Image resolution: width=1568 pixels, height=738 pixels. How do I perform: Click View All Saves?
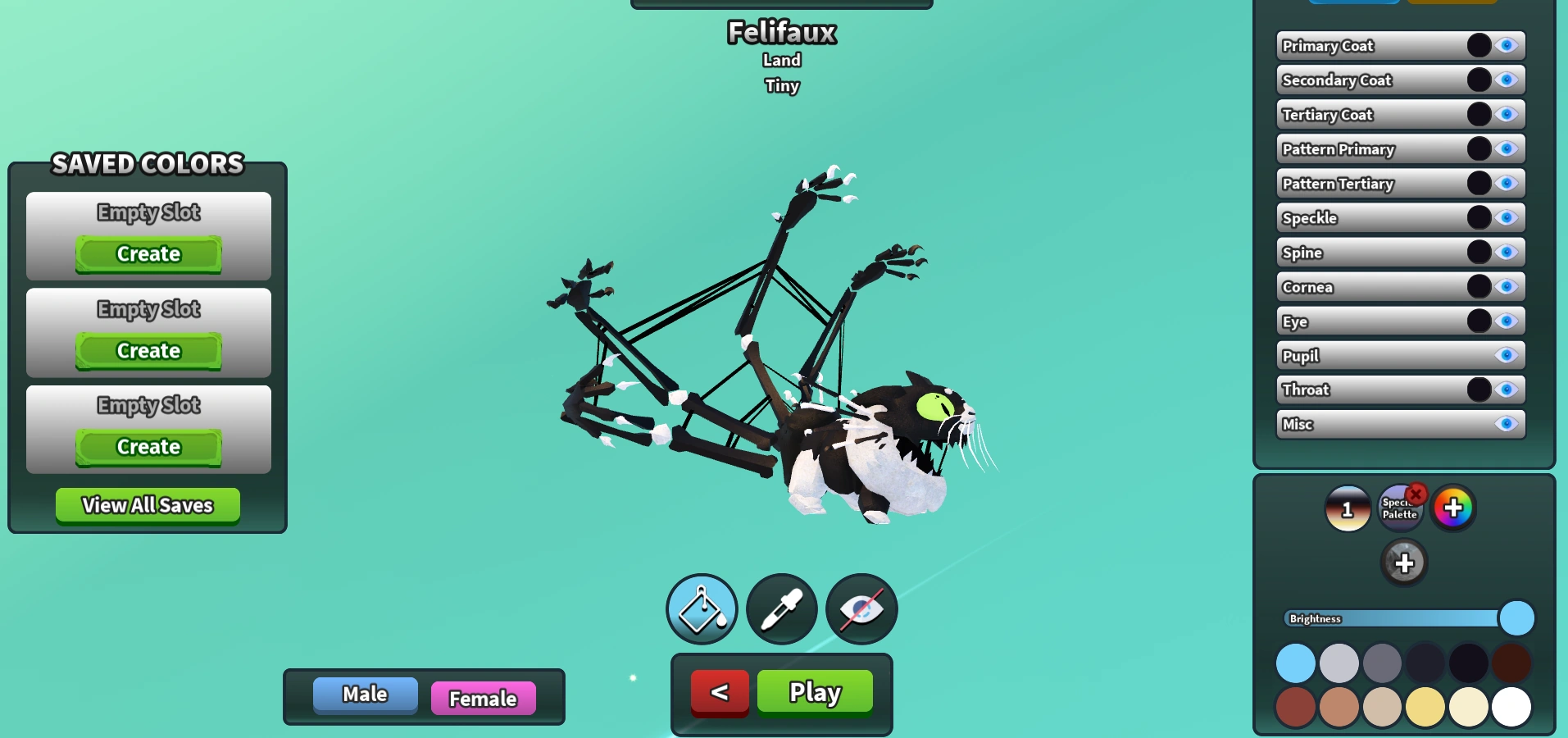pyautogui.click(x=147, y=505)
